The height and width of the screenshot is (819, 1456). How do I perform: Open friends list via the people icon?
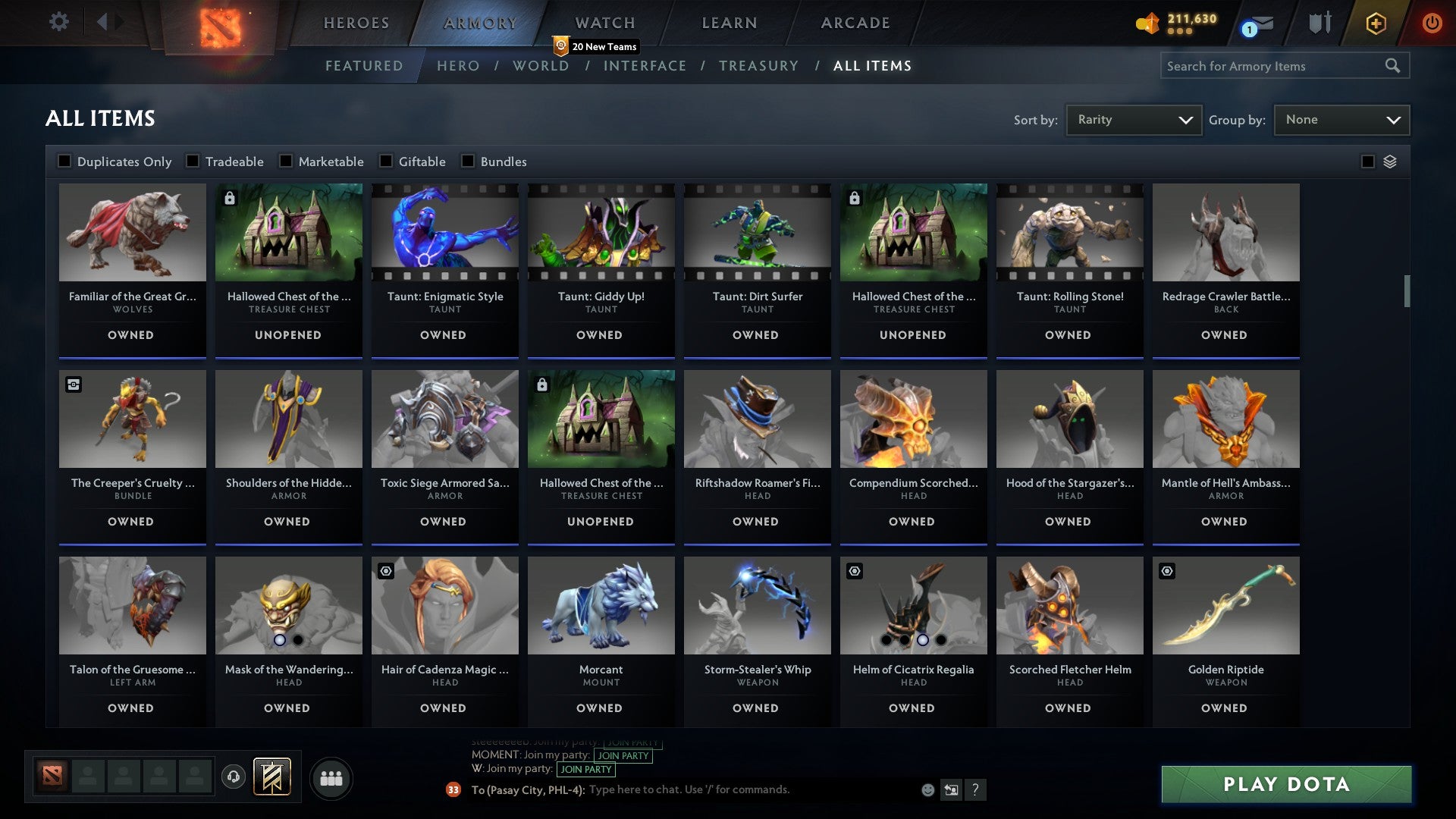[331, 777]
